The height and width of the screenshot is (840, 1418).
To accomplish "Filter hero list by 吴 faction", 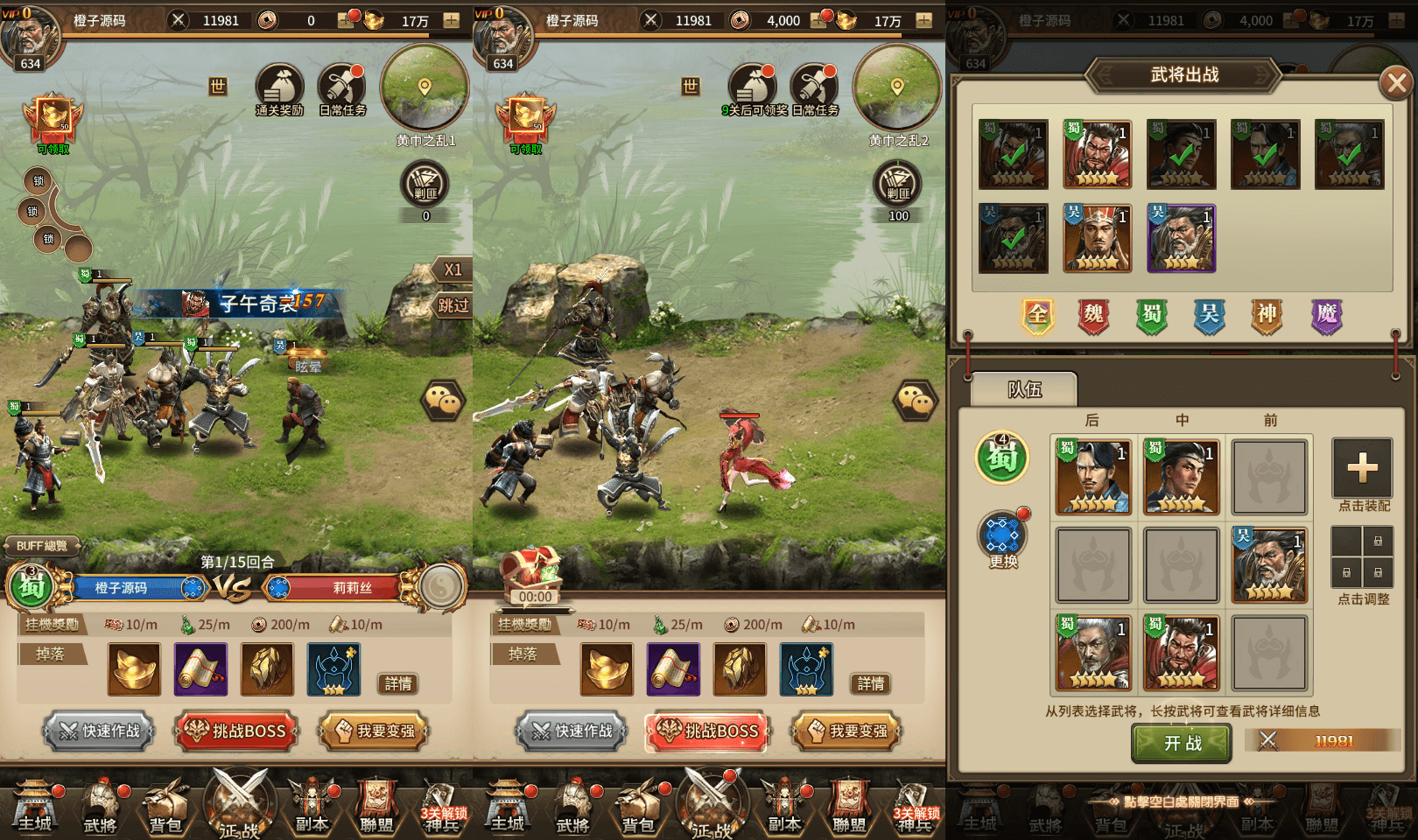I will [1210, 315].
